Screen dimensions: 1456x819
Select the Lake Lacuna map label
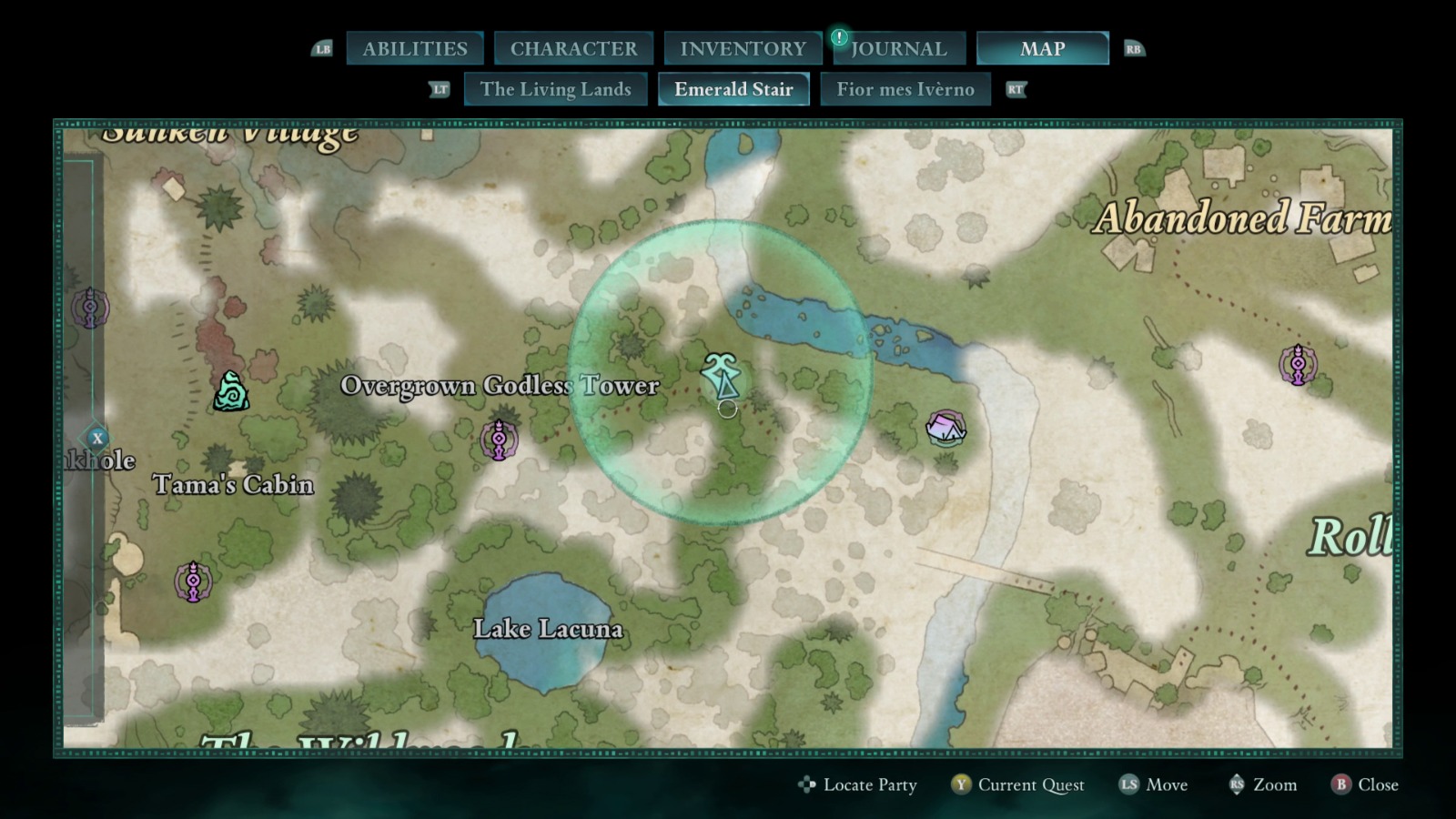click(548, 629)
